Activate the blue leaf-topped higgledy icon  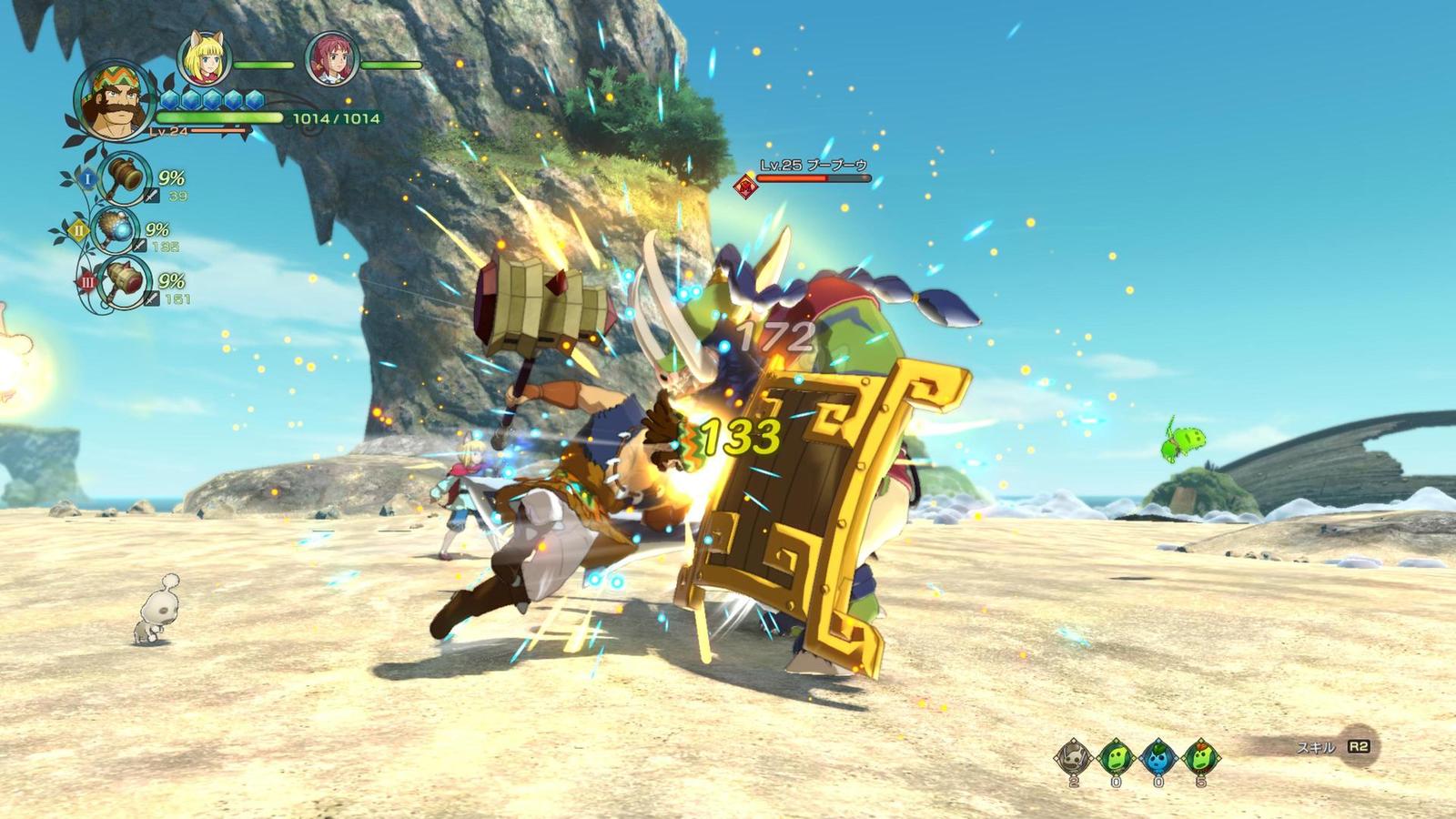coord(1158,756)
